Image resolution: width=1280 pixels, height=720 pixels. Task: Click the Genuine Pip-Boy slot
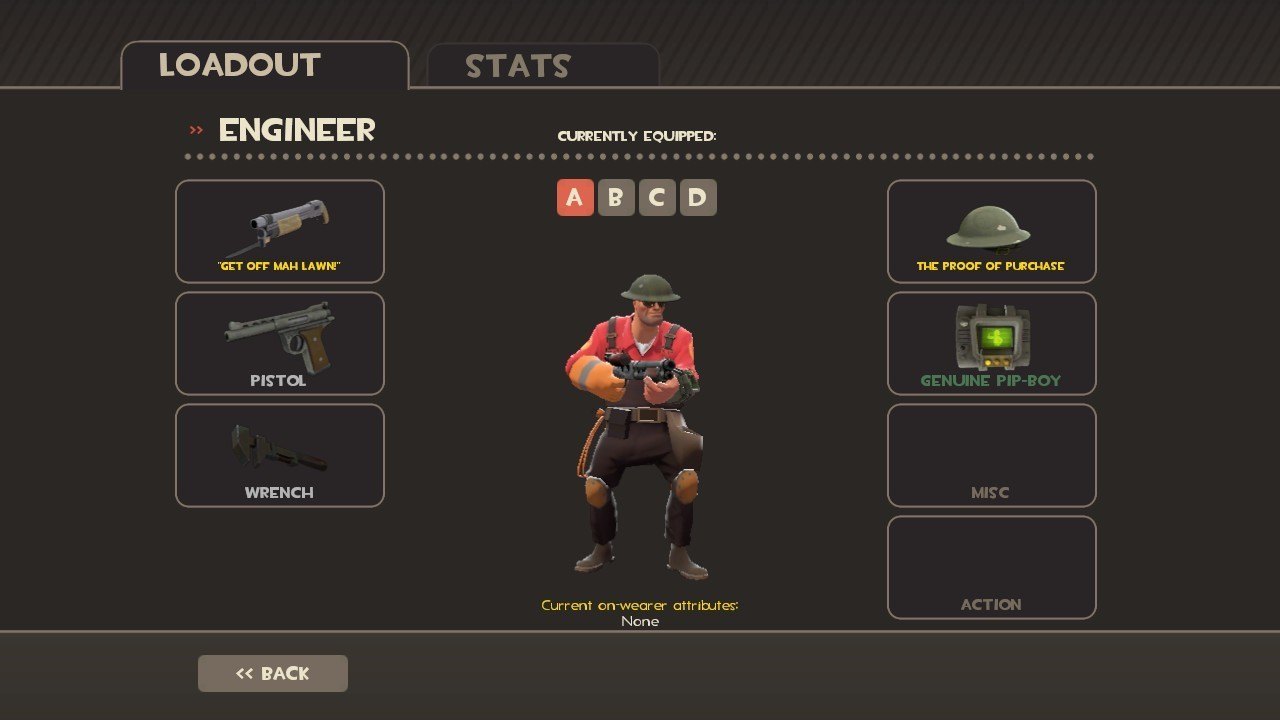pyautogui.click(x=991, y=343)
